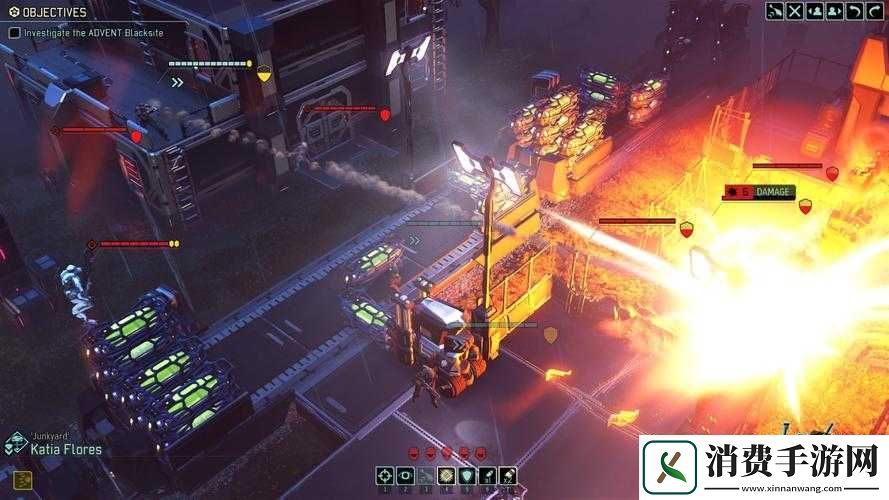Activate the crosshair fire weapon ability
Image resolution: width=889 pixels, height=500 pixels.
[x=385, y=476]
